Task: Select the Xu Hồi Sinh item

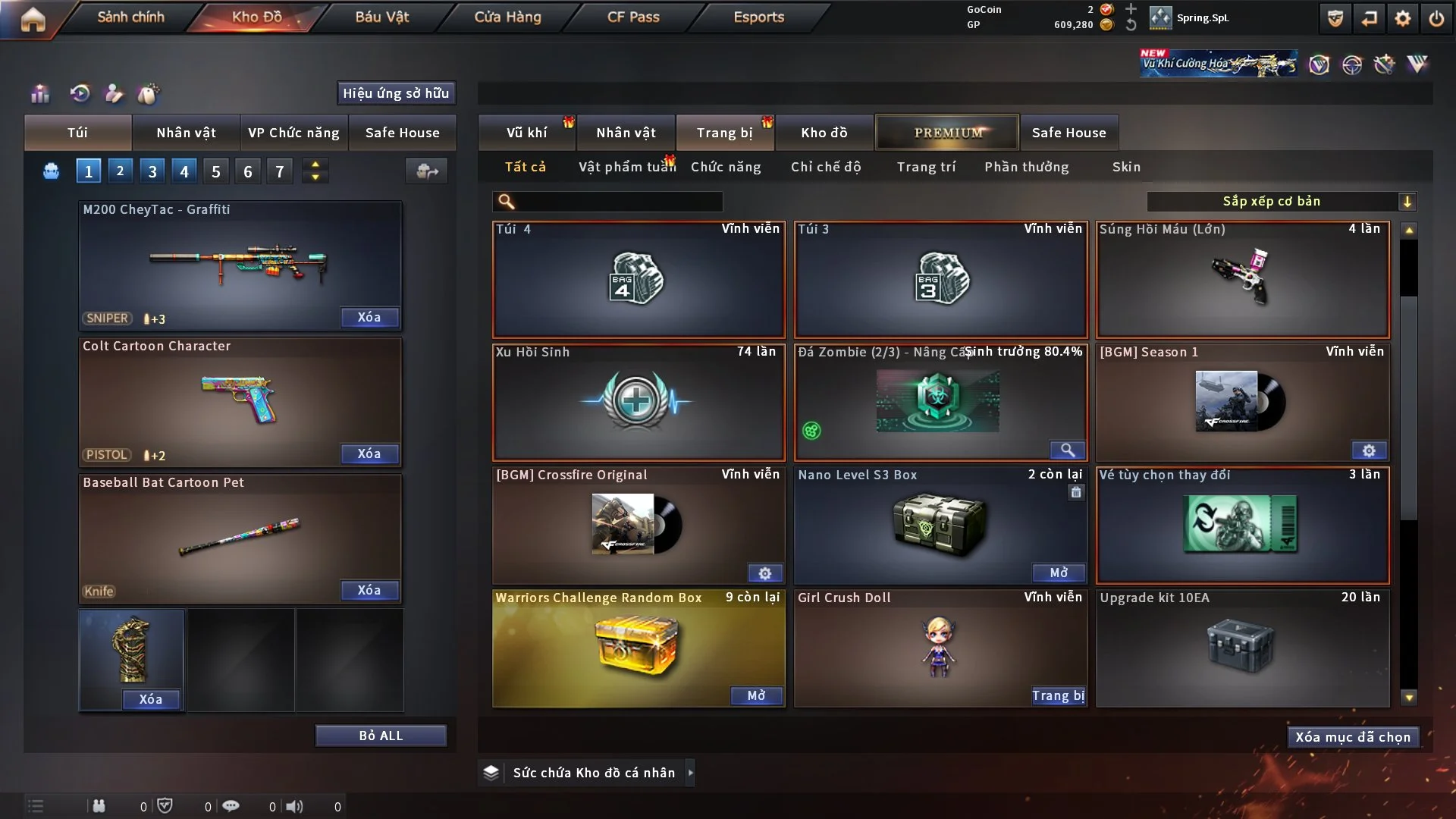Action: pos(638,402)
